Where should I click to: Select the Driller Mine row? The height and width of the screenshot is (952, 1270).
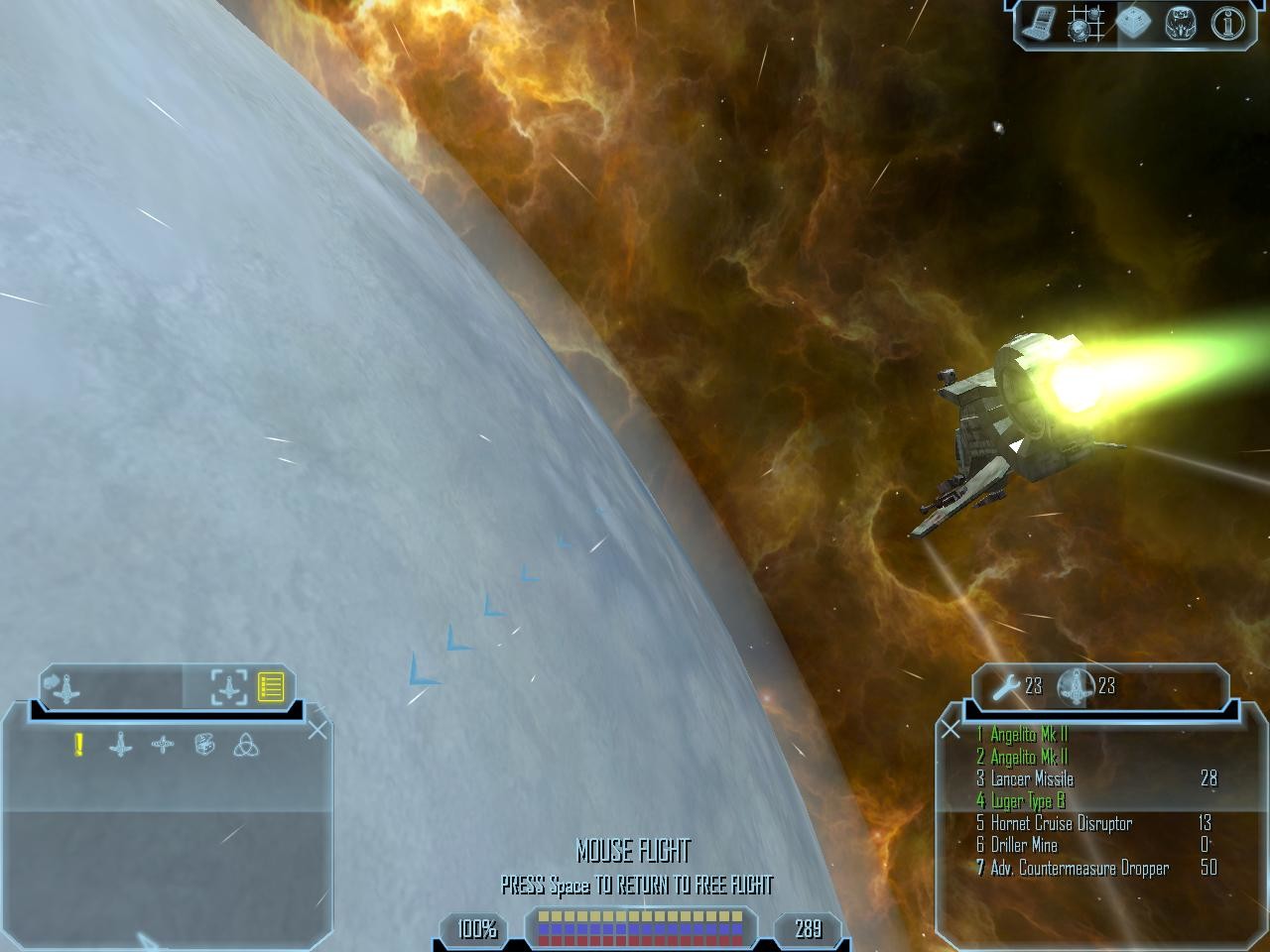tap(1024, 845)
